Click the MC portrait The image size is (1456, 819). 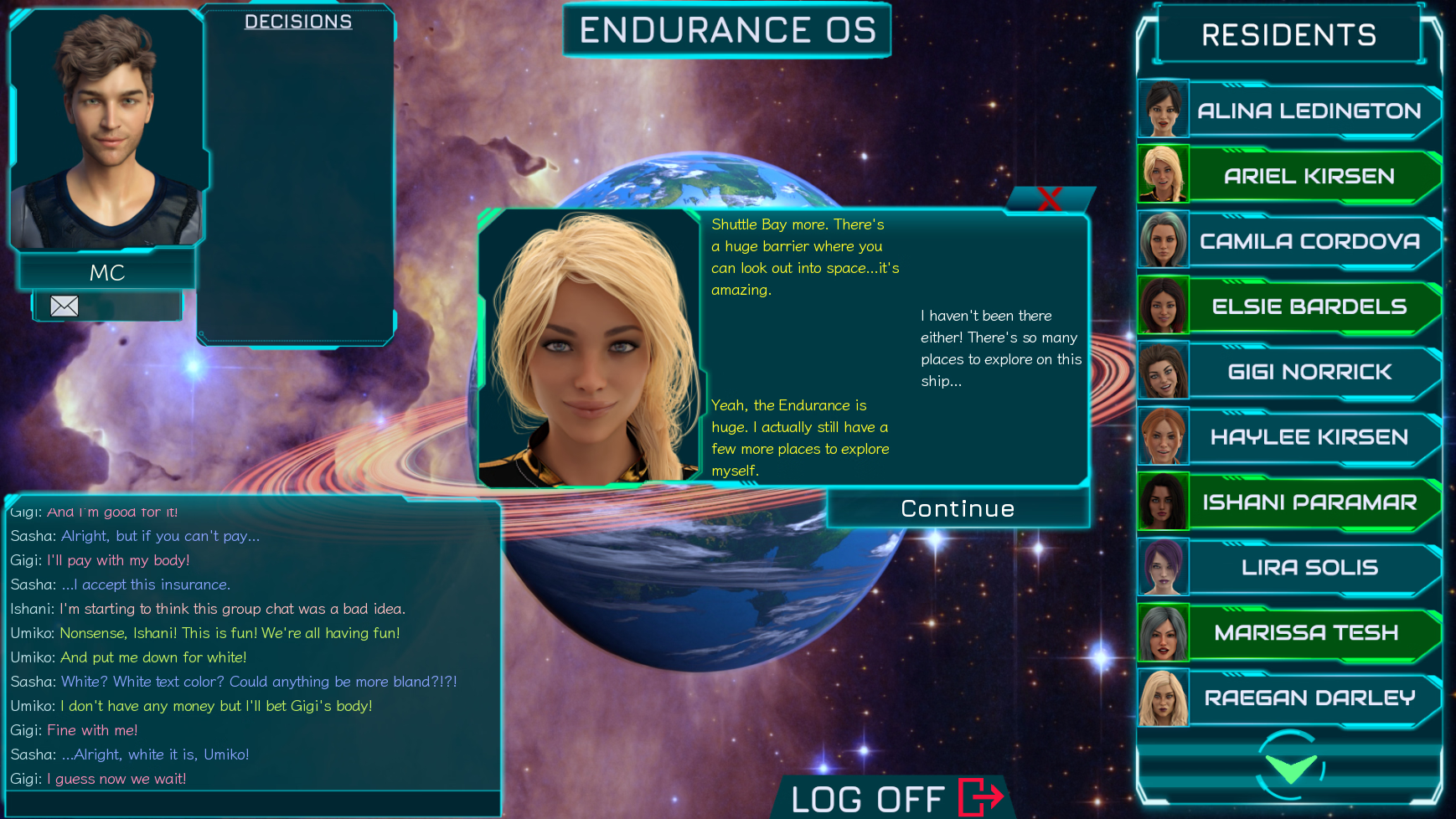(x=107, y=130)
